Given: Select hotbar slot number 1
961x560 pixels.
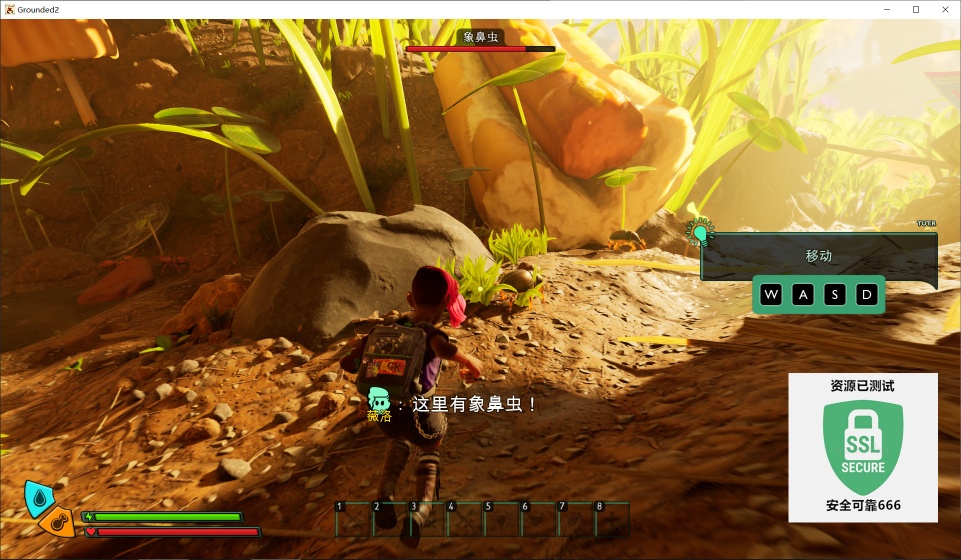Looking at the screenshot, I should tap(353, 519).
